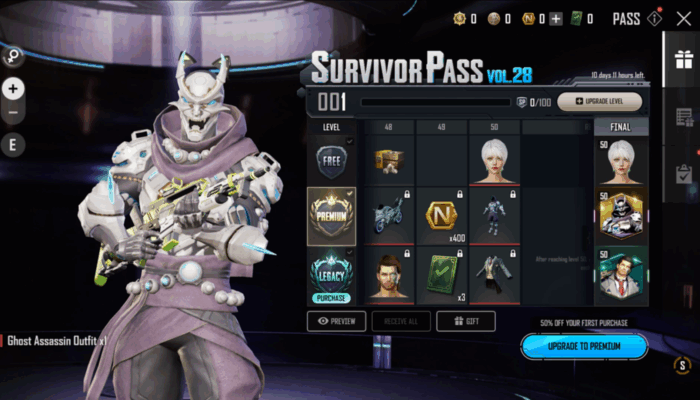Select the N coin x400 reward
Viewport: 700px width, 400px height.
(x=440, y=216)
